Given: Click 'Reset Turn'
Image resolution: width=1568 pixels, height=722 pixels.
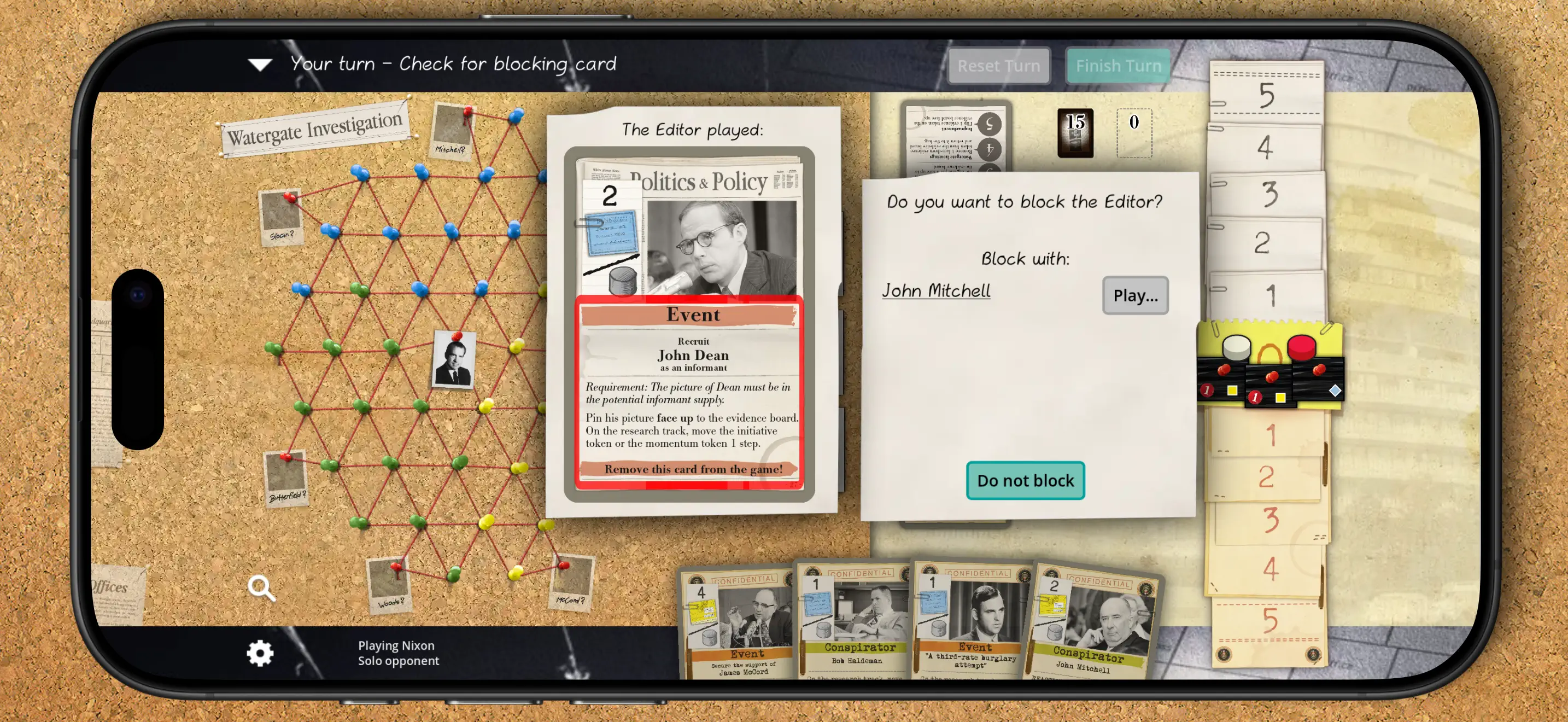Looking at the screenshot, I should pyautogui.click(x=998, y=65).
